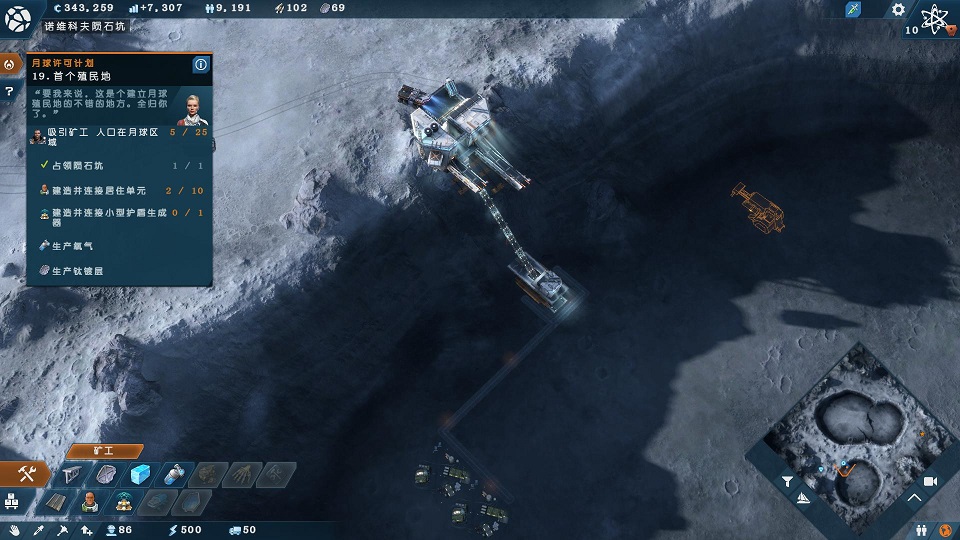Image resolution: width=960 pixels, height=540 pixels.
Task: Activate the eyedropper copy tool
Action: click(38, 530)
